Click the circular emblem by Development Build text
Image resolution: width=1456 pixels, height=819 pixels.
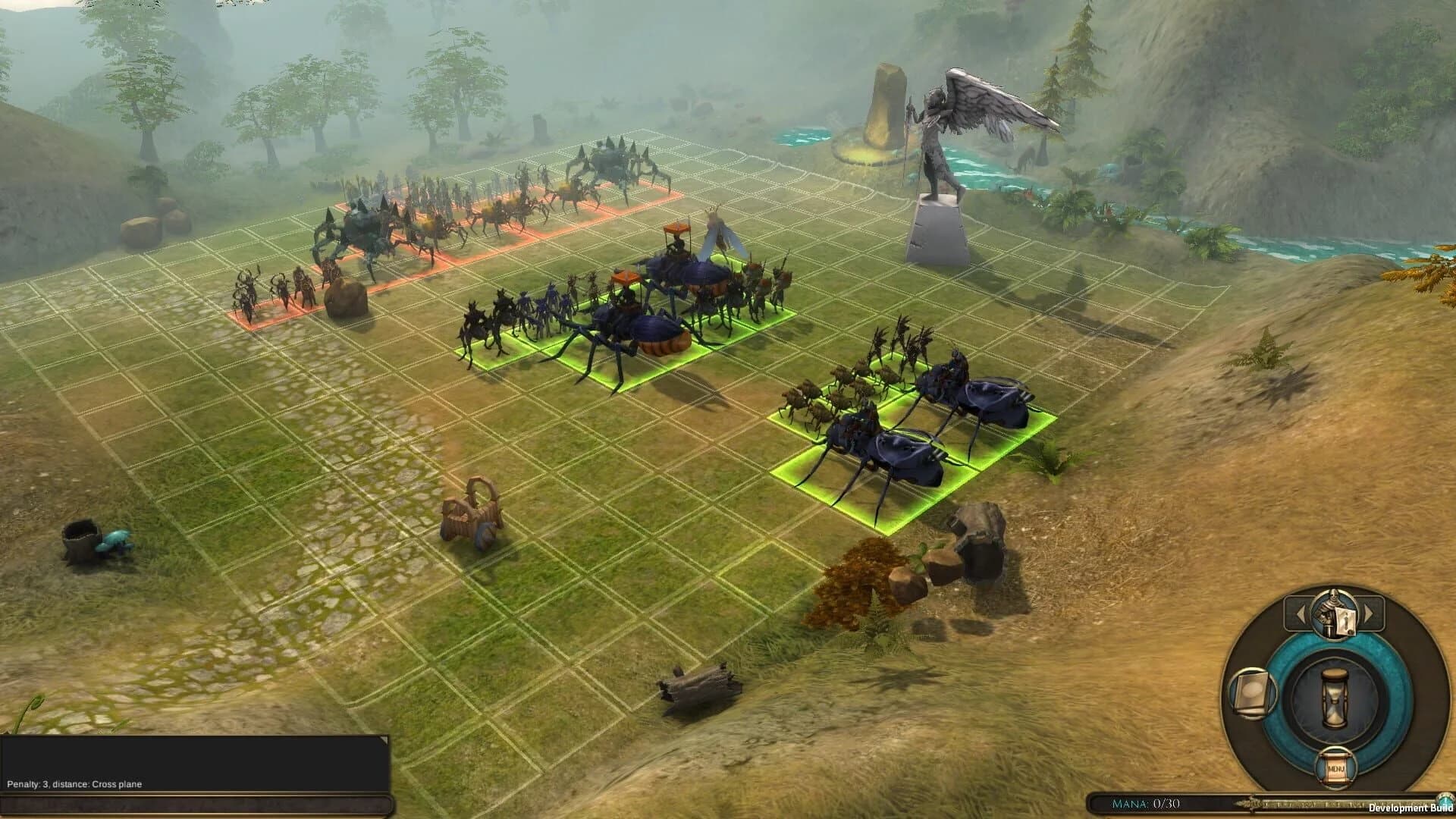1445,800
